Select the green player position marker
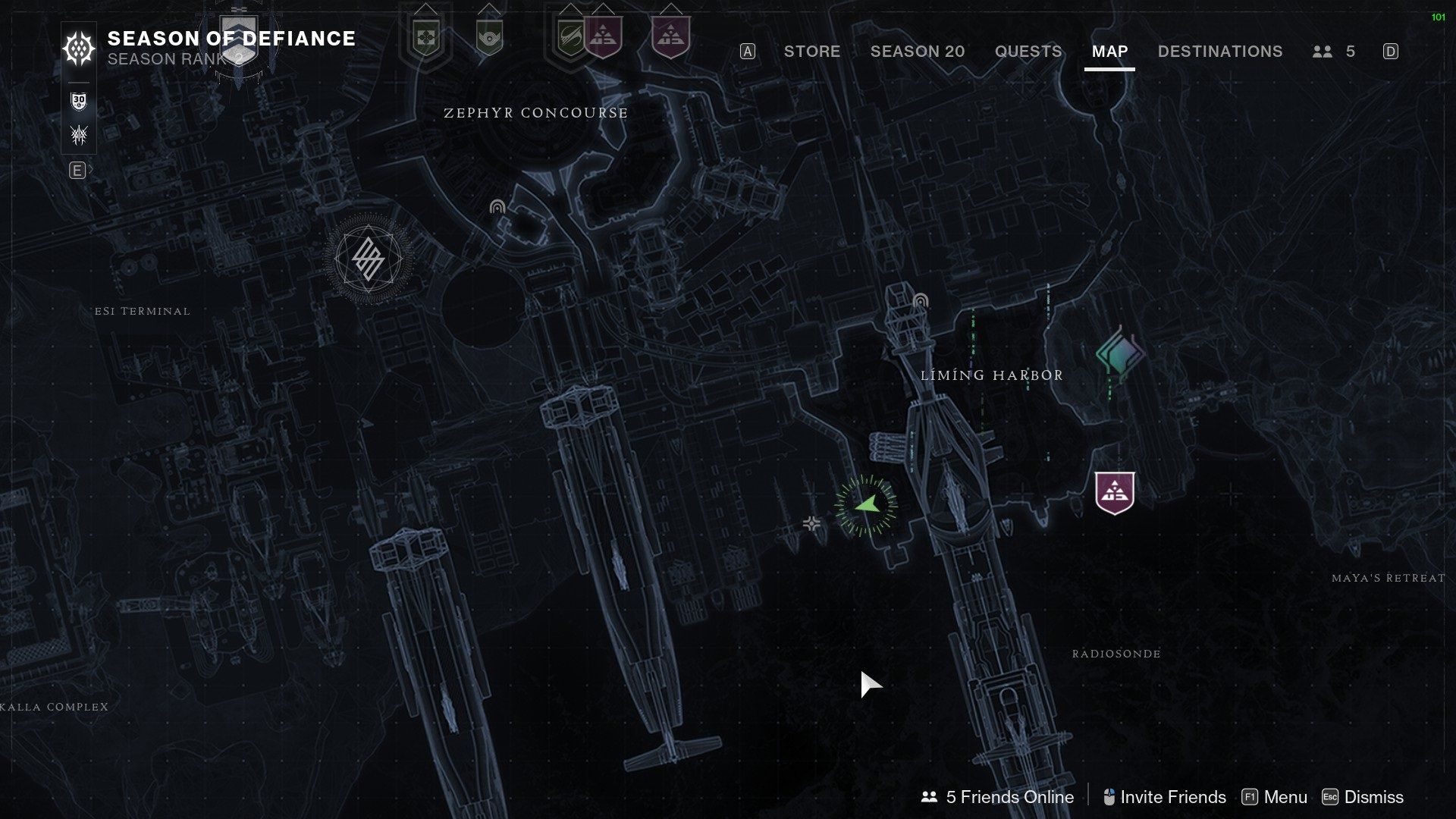 (x=867, y=502)
